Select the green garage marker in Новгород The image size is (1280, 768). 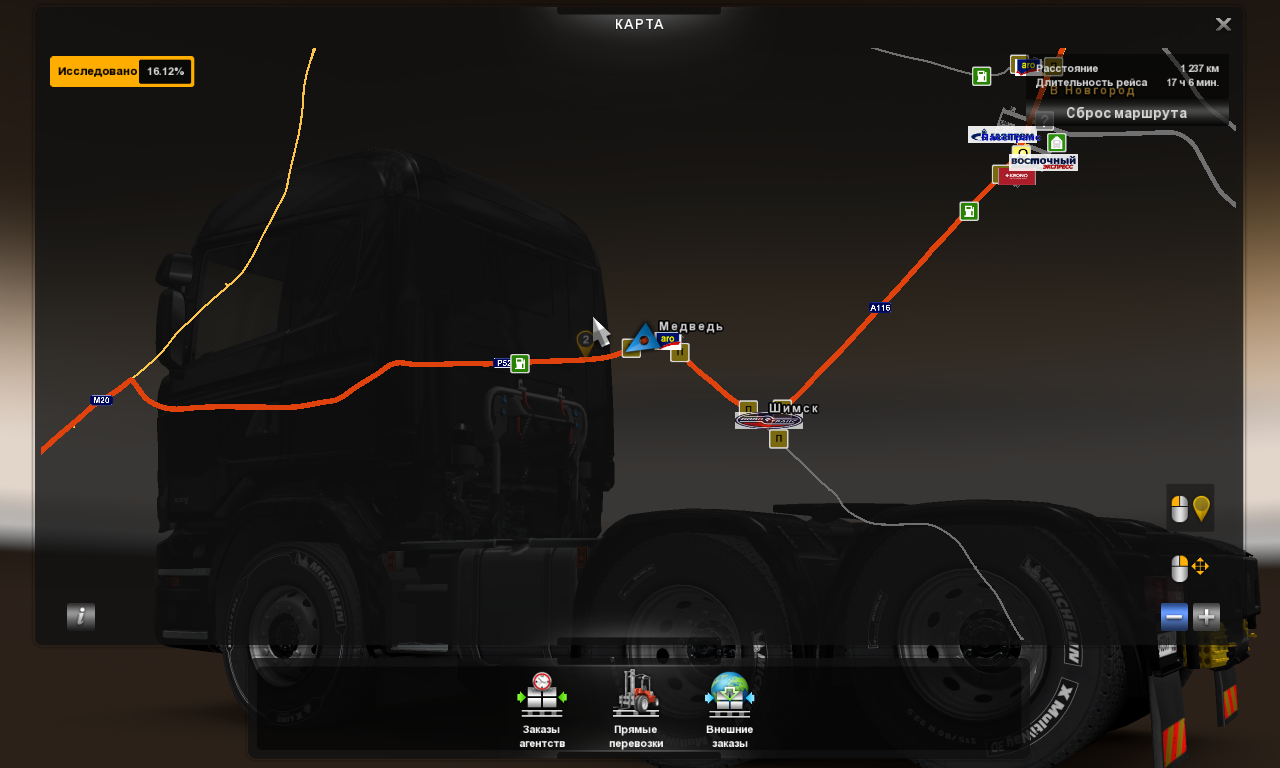(x=1056, y=143)
